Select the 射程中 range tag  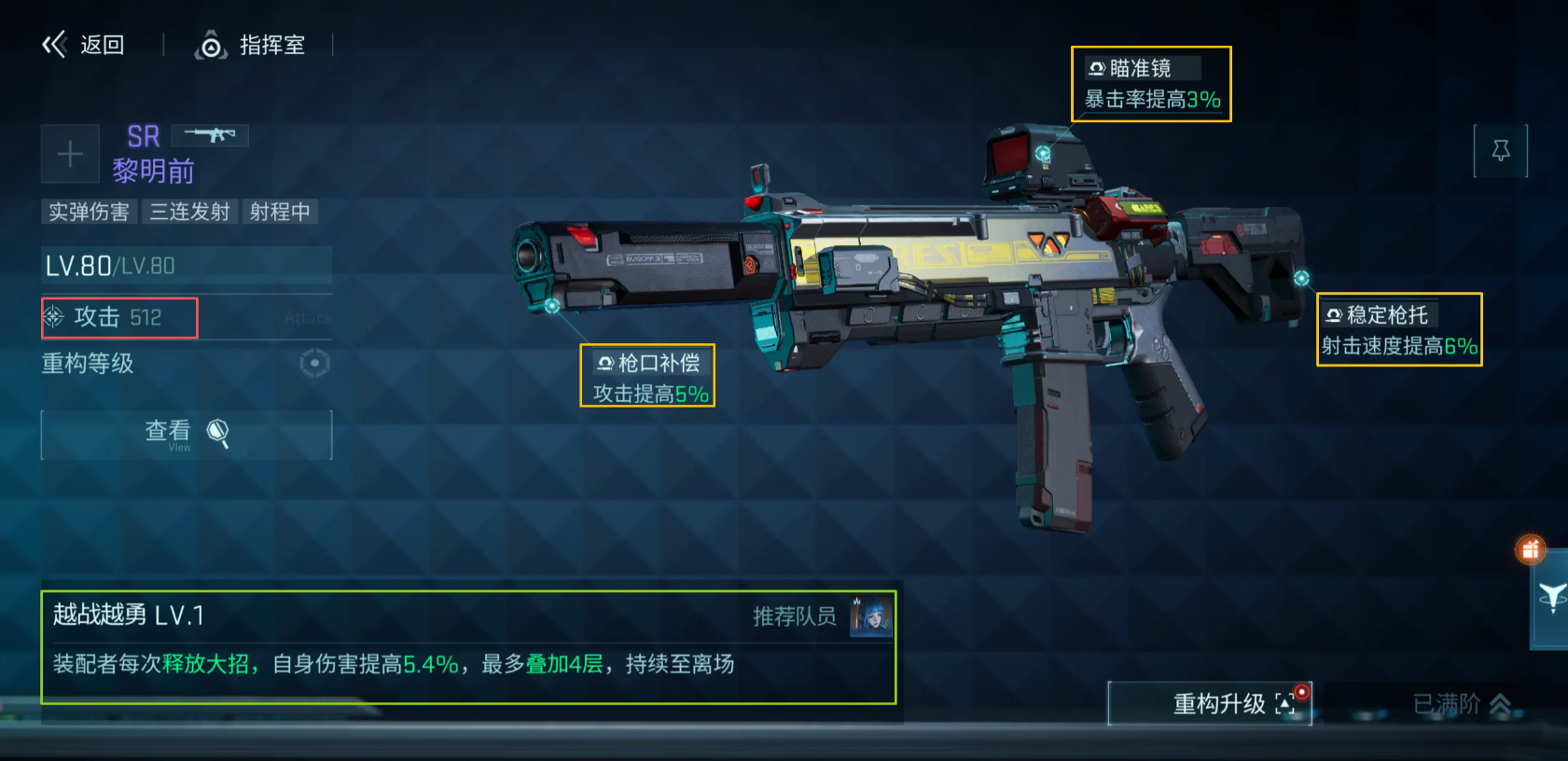pos(281,212)
